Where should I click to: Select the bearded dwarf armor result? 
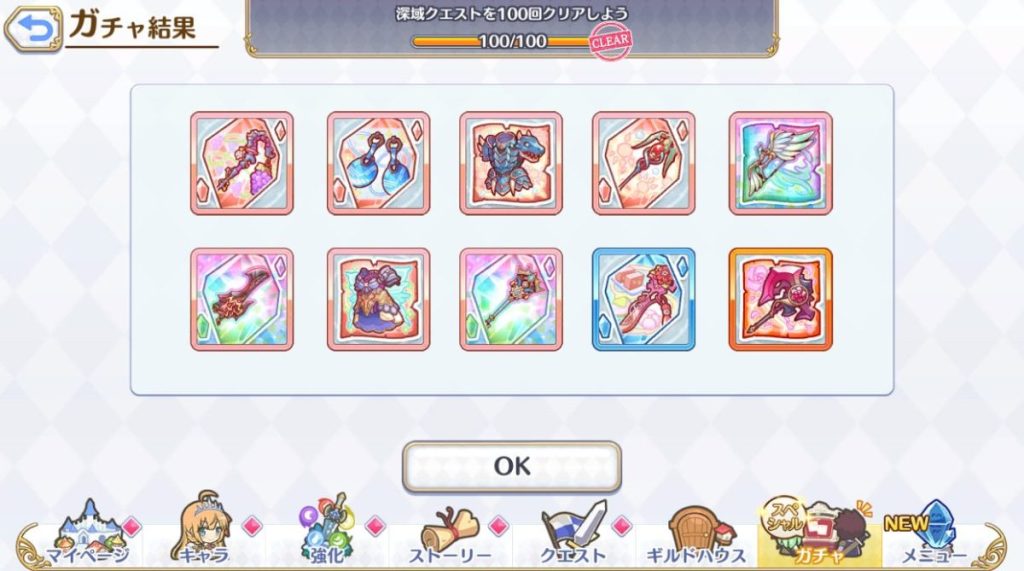pos(378,299)
